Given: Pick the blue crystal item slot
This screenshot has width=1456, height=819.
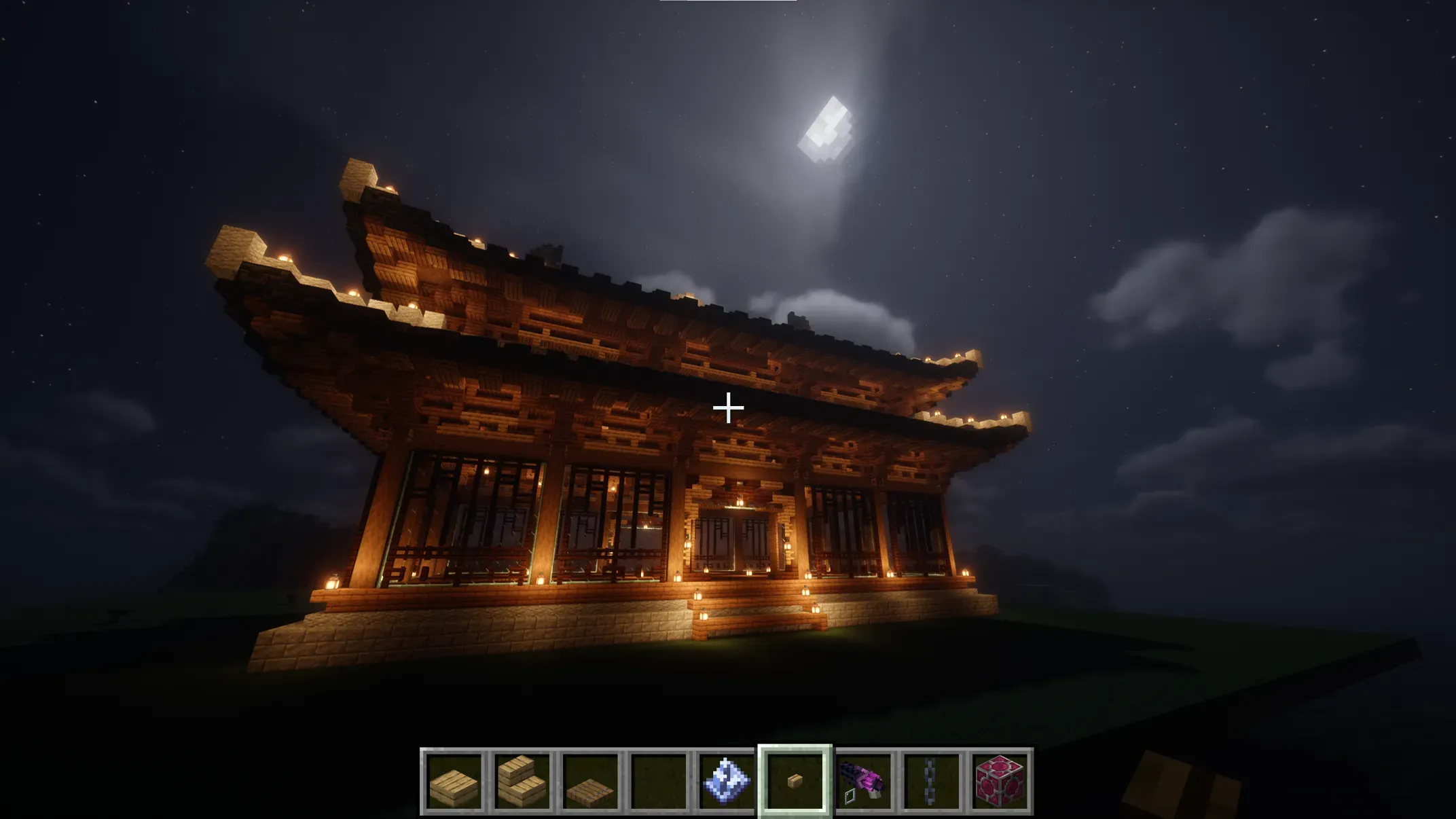Looking at the screenshot, I should (726, 782).
